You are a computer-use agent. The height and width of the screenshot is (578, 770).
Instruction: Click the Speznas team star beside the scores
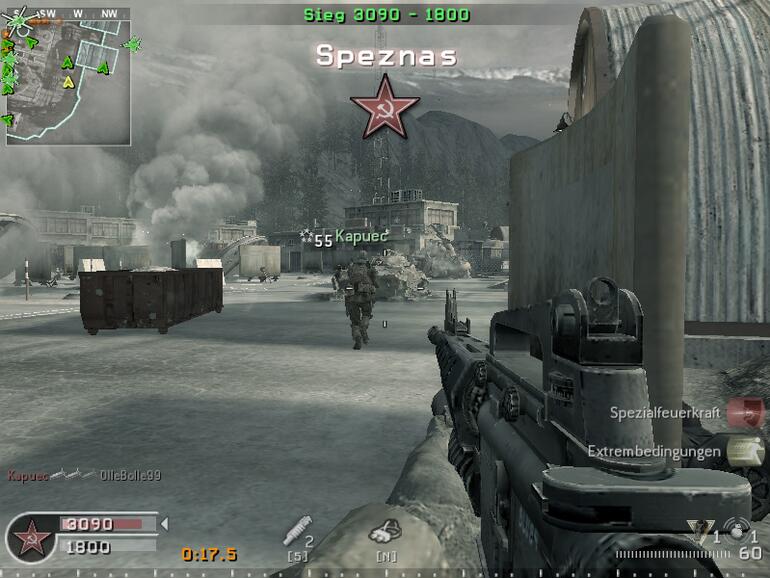[31, 538]
